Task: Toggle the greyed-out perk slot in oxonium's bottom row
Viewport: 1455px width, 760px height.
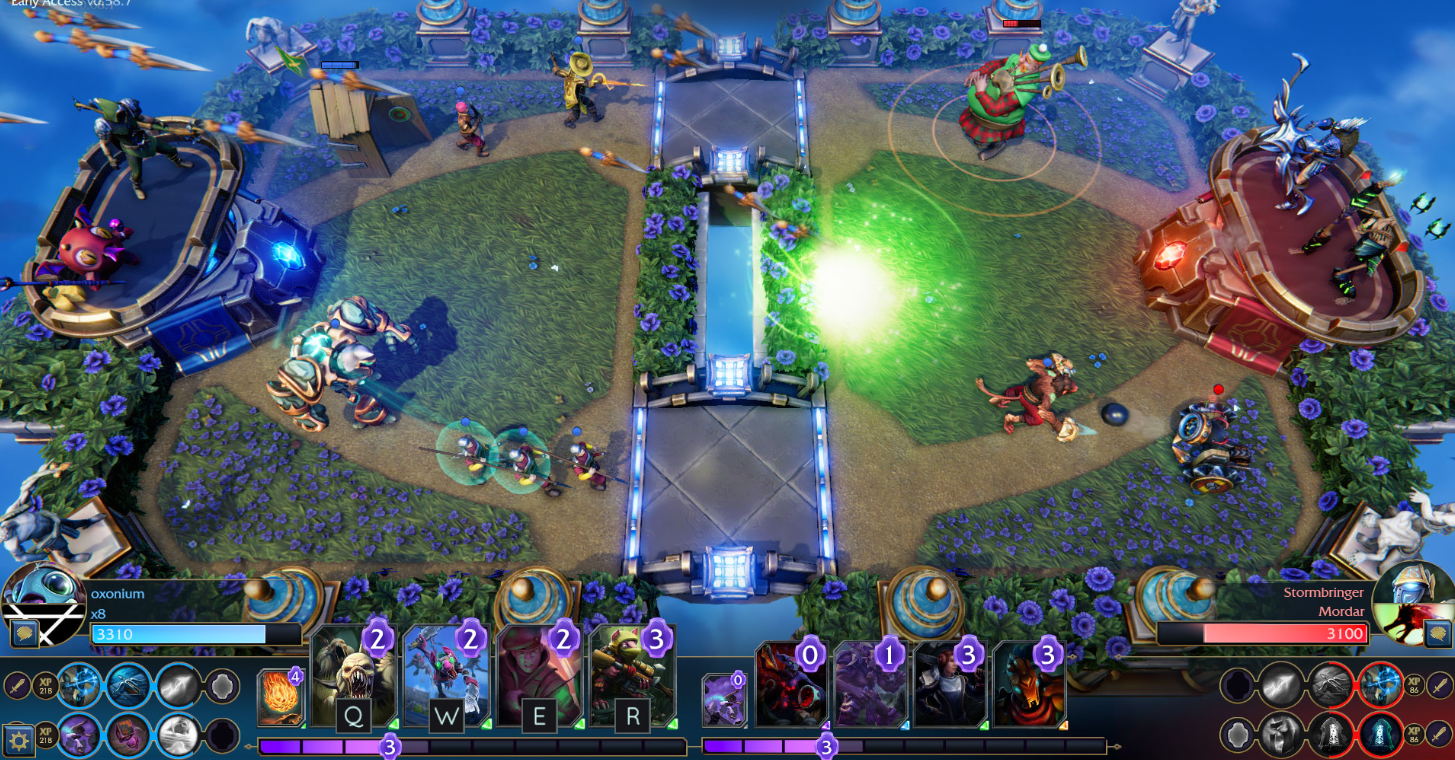Action: 222,737
